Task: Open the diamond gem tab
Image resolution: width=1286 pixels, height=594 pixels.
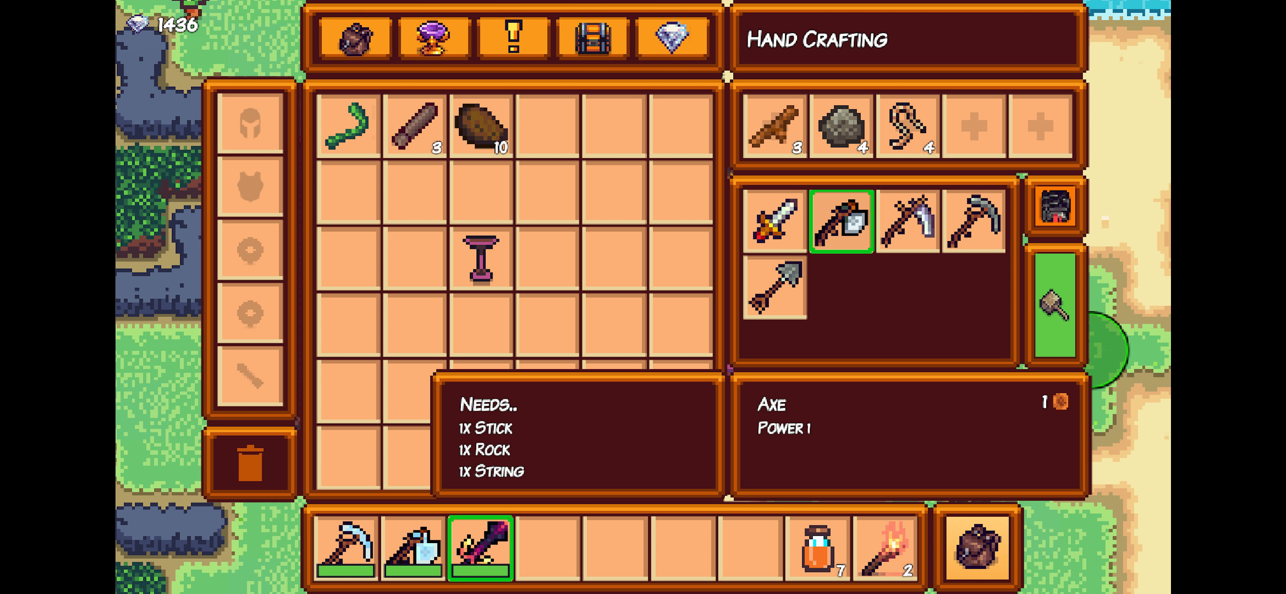Action: (x=672, y=39)
